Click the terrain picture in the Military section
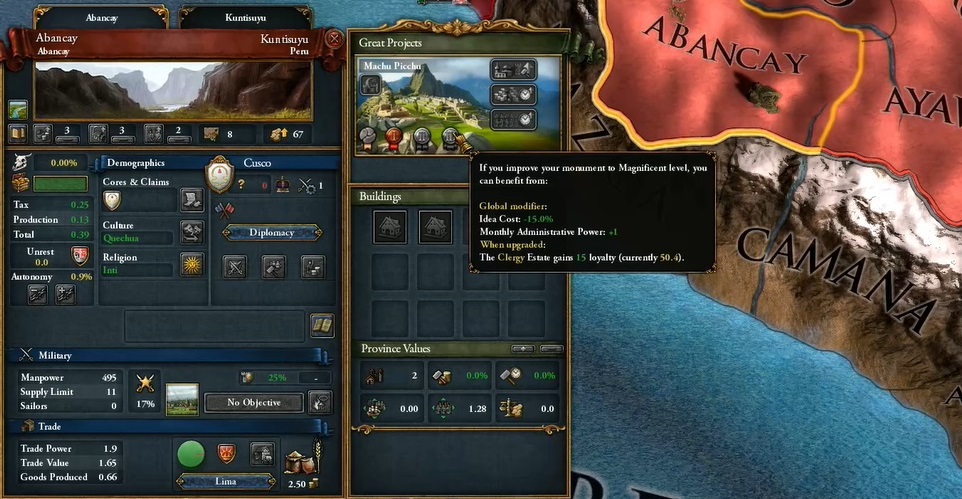 [182, 400]
